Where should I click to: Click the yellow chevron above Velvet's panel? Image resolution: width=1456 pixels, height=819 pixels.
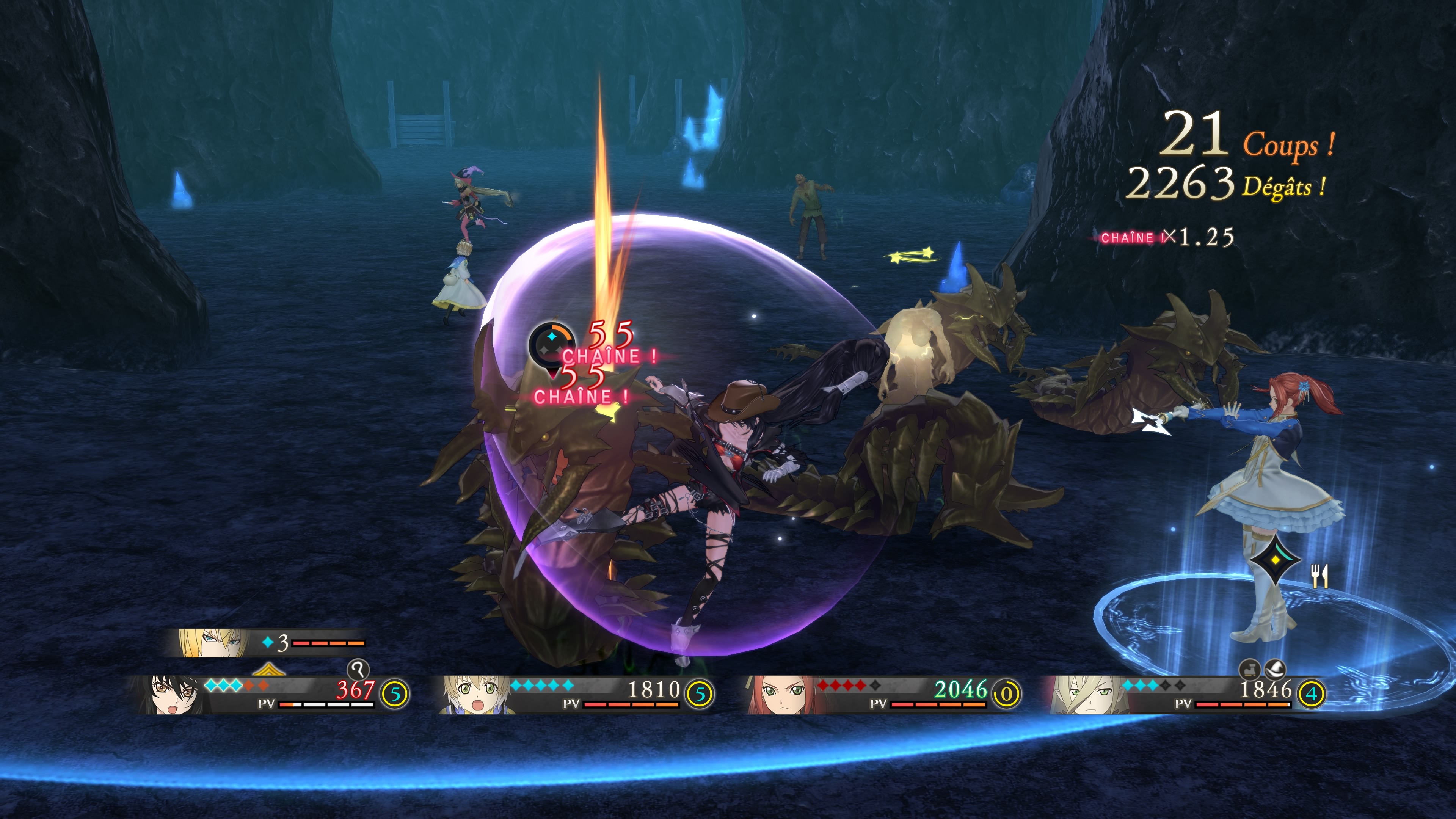pyautogui.click(x=268, y=670)
